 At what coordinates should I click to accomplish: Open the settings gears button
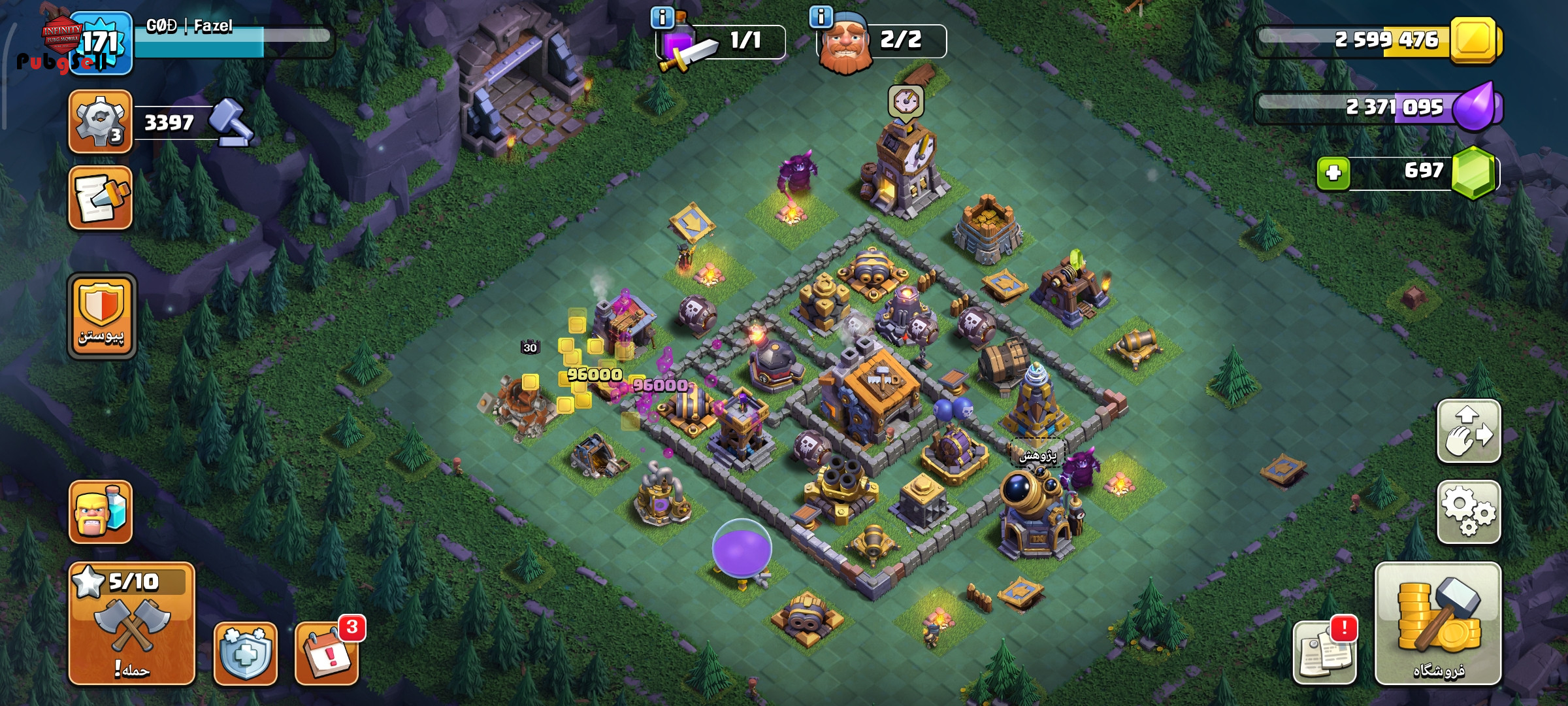1468,512
